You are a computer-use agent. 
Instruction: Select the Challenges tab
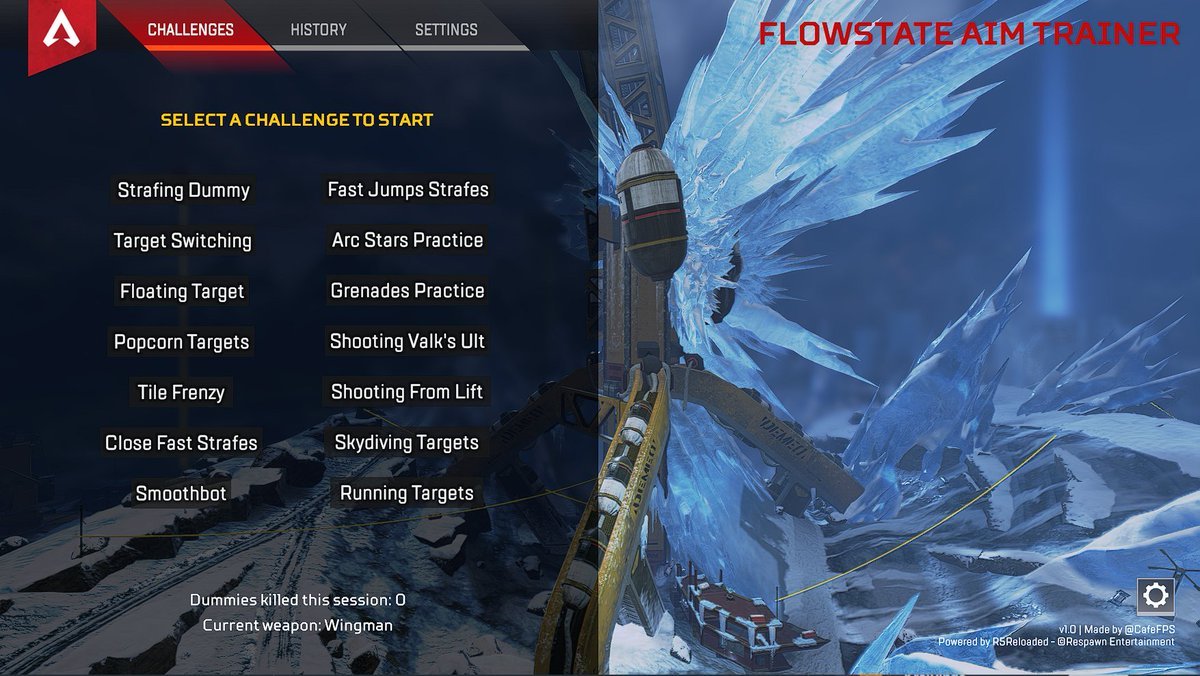[x=191, y=30]
